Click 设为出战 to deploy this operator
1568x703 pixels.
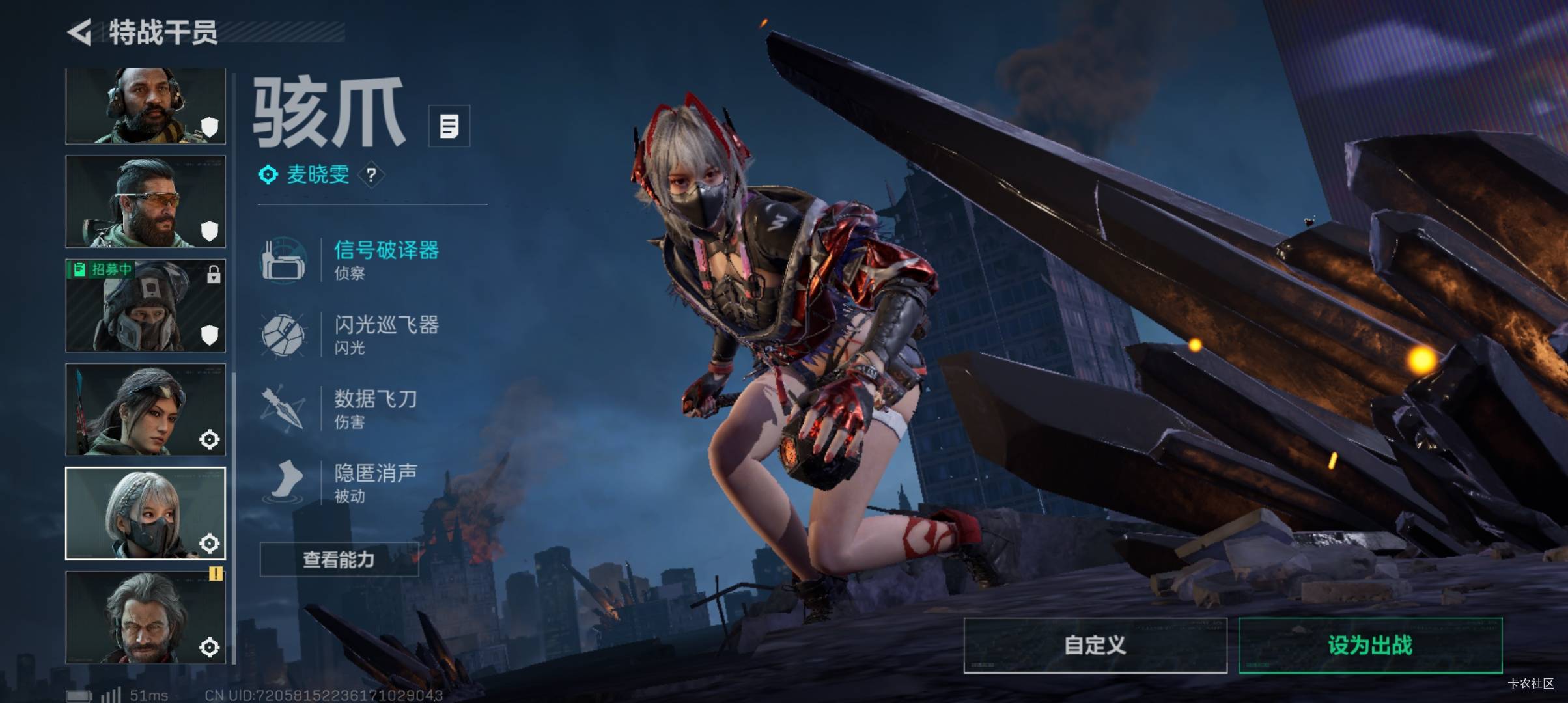pyautogui.click(x=1370, y=645)
